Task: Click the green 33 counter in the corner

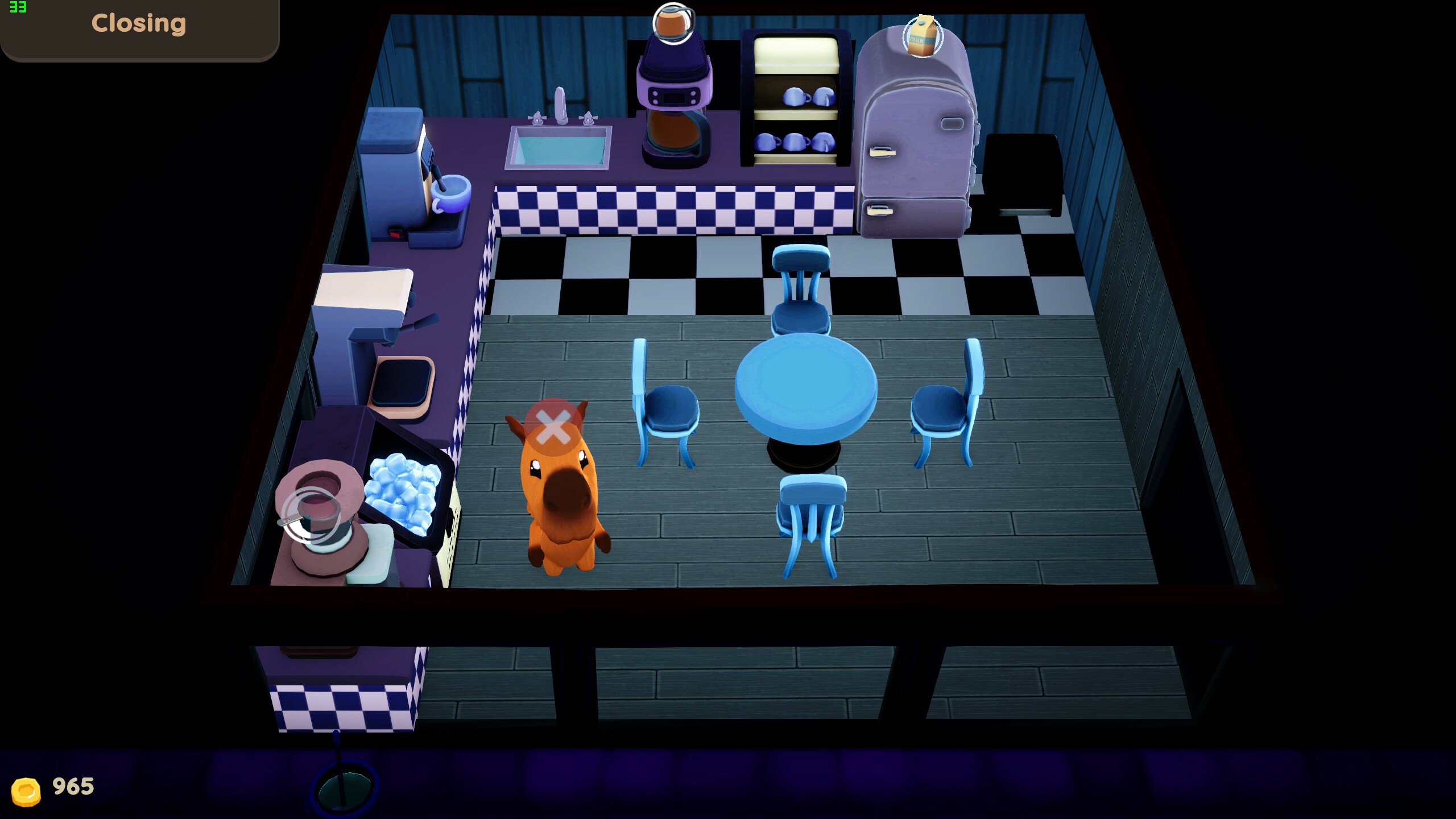Action: pos(18,8)
